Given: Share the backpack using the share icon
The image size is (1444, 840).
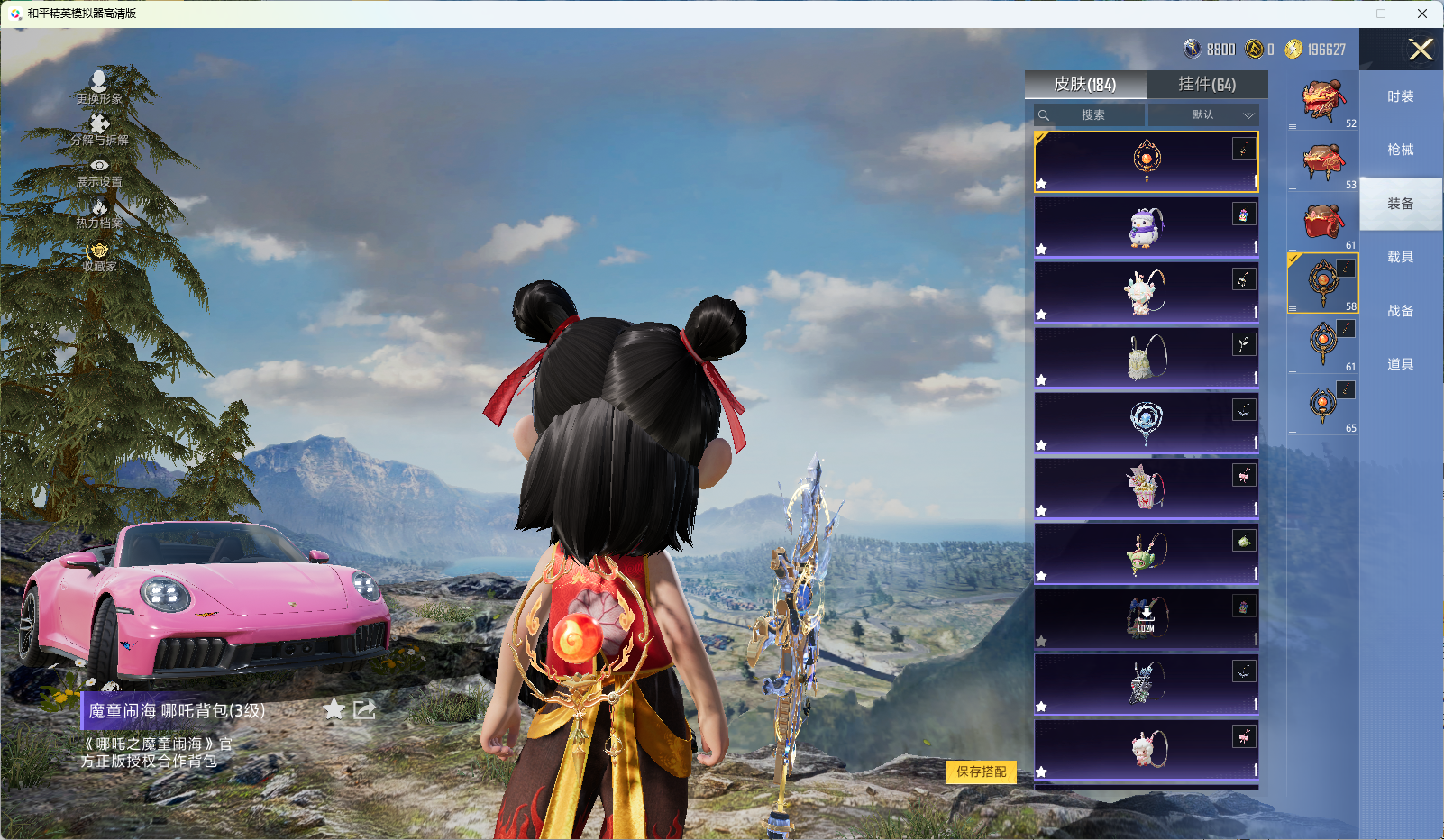Looking at the screenshot, I should pos(364,709).
